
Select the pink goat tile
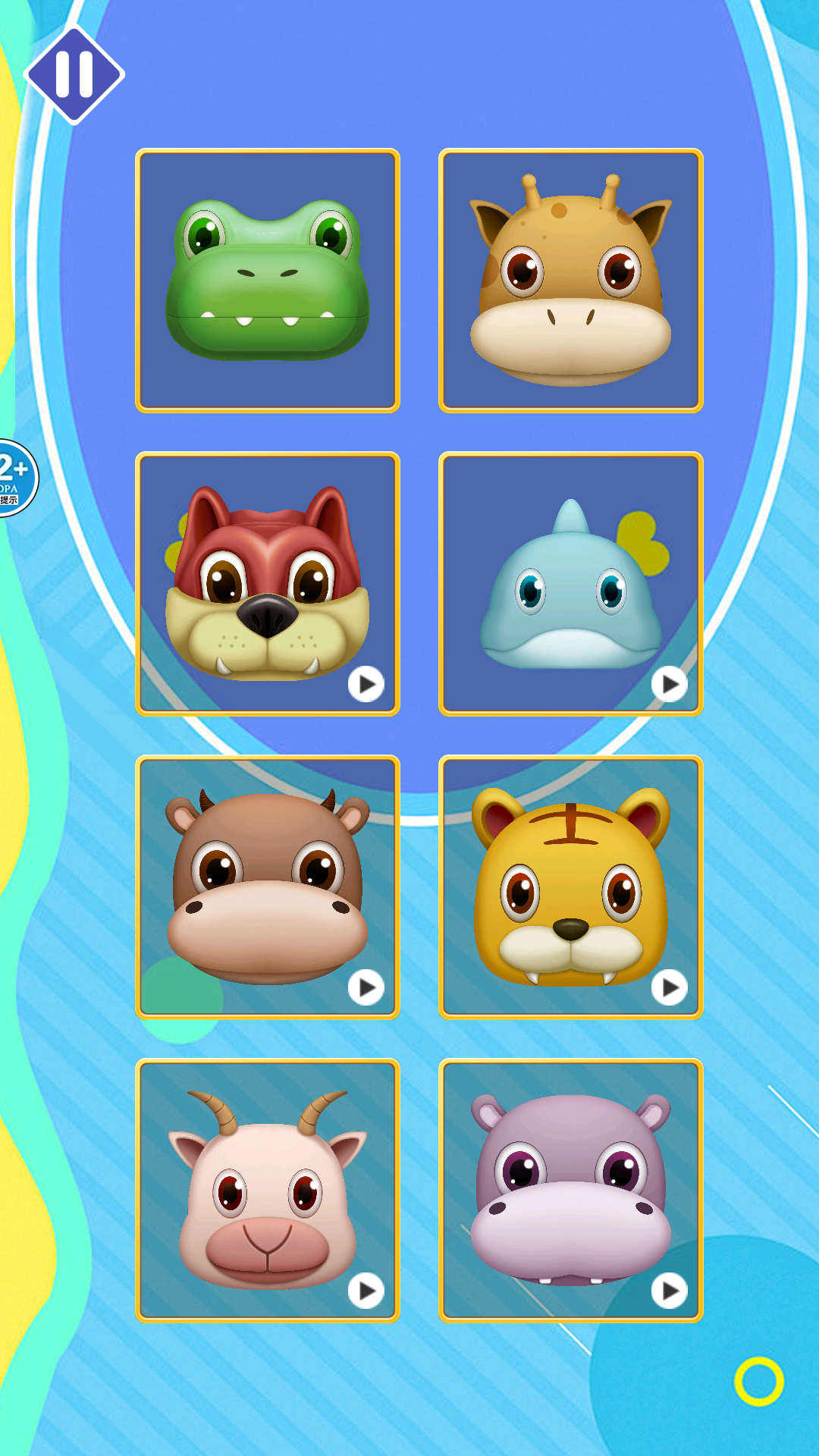click(268, 1191)
